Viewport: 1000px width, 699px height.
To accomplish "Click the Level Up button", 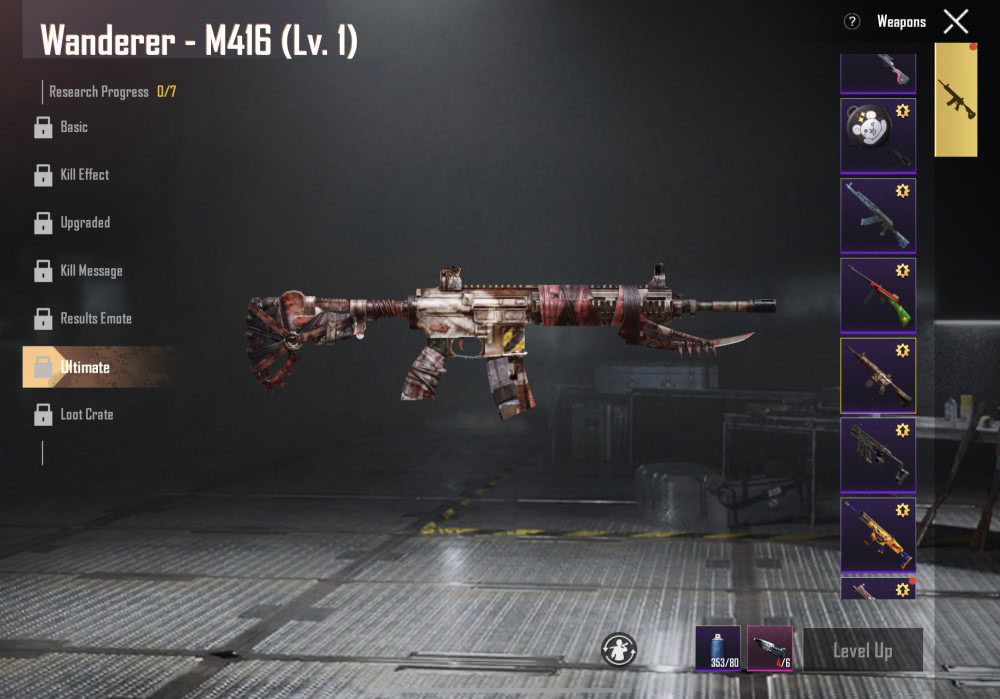I will coord(862,651).
